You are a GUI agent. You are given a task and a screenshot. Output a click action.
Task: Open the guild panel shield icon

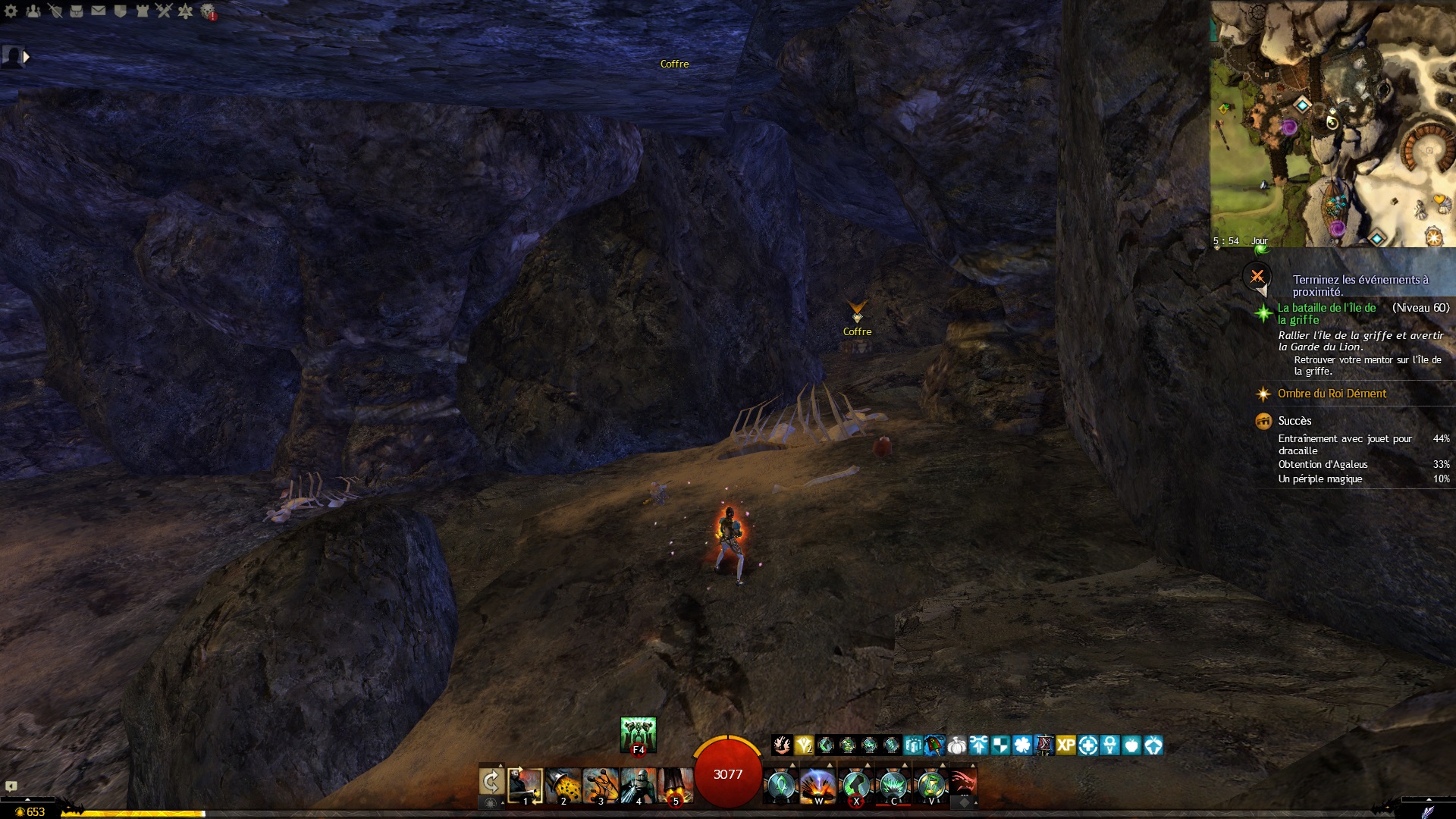[x=120, y=11]
